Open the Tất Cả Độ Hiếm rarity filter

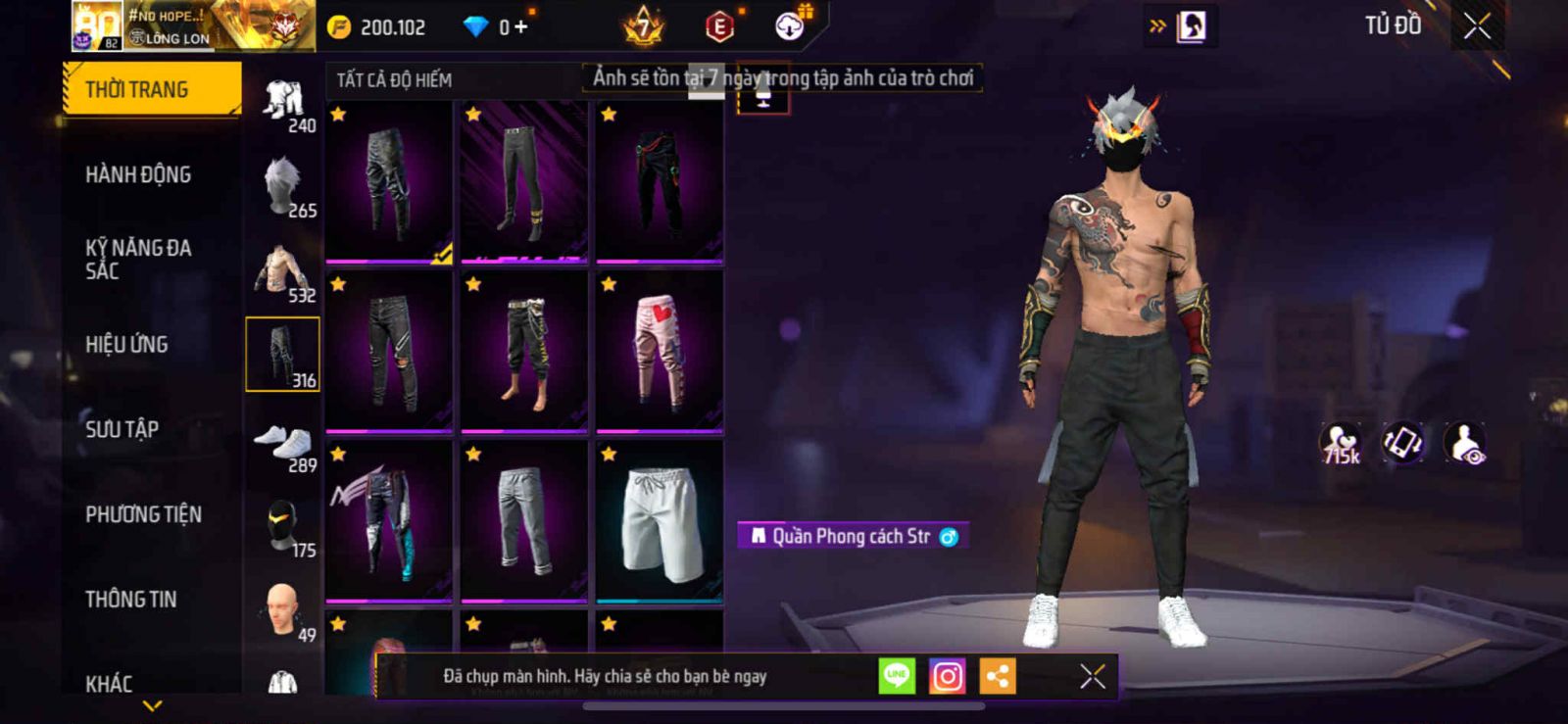(x=395, y=80)
